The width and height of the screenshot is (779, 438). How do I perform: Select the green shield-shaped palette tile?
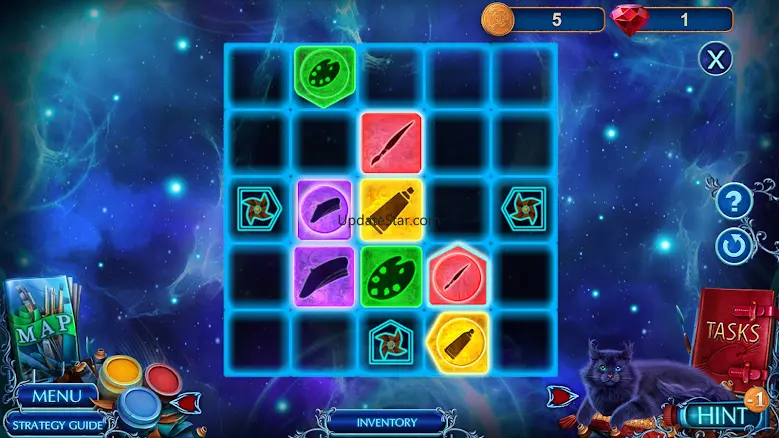324,73
